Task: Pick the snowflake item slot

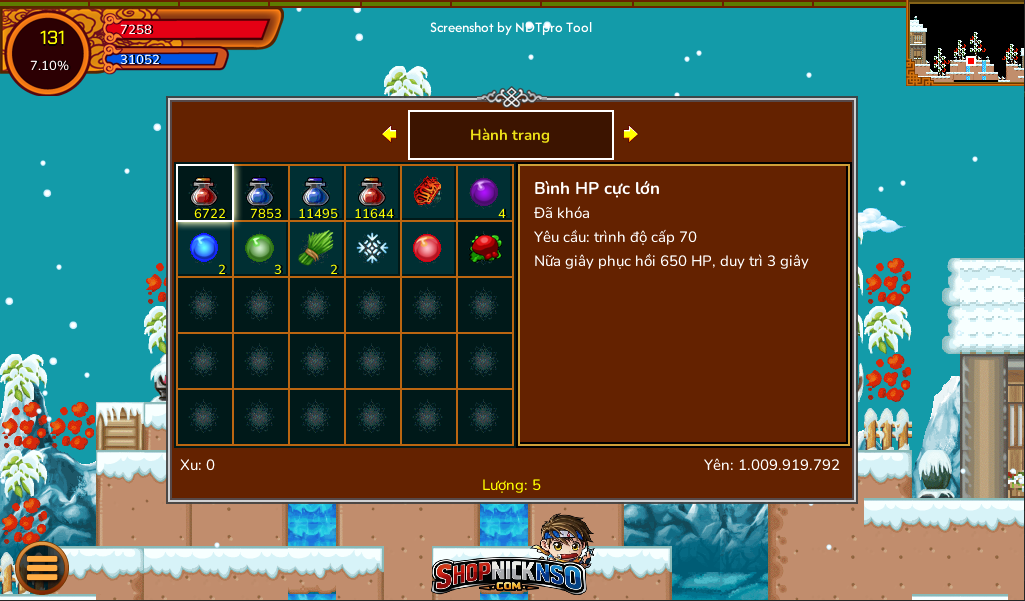Action: 373,248
